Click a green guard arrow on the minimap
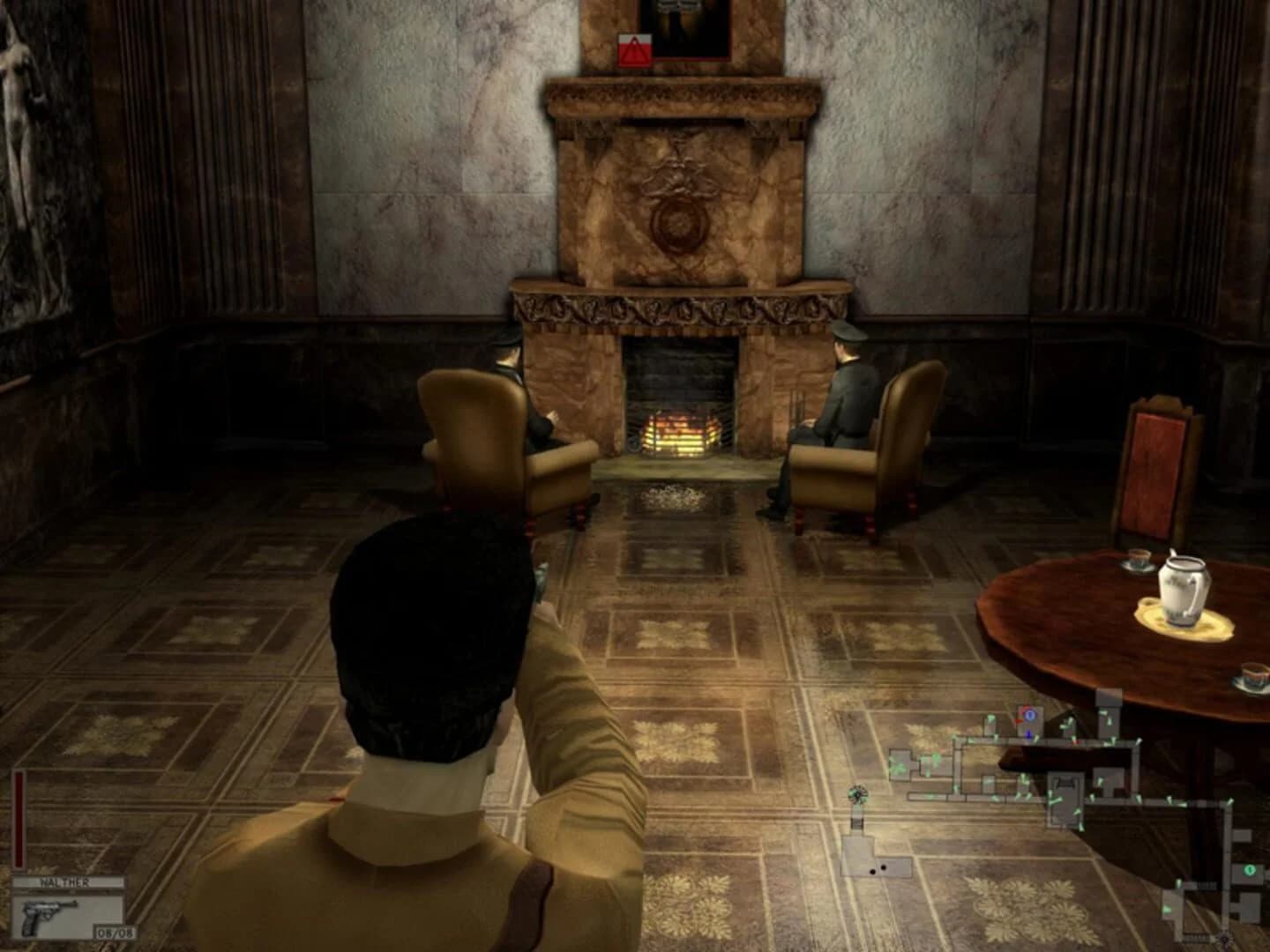Image resolution: width=1270 pixels, height=952 pixels. click(992, 718)
